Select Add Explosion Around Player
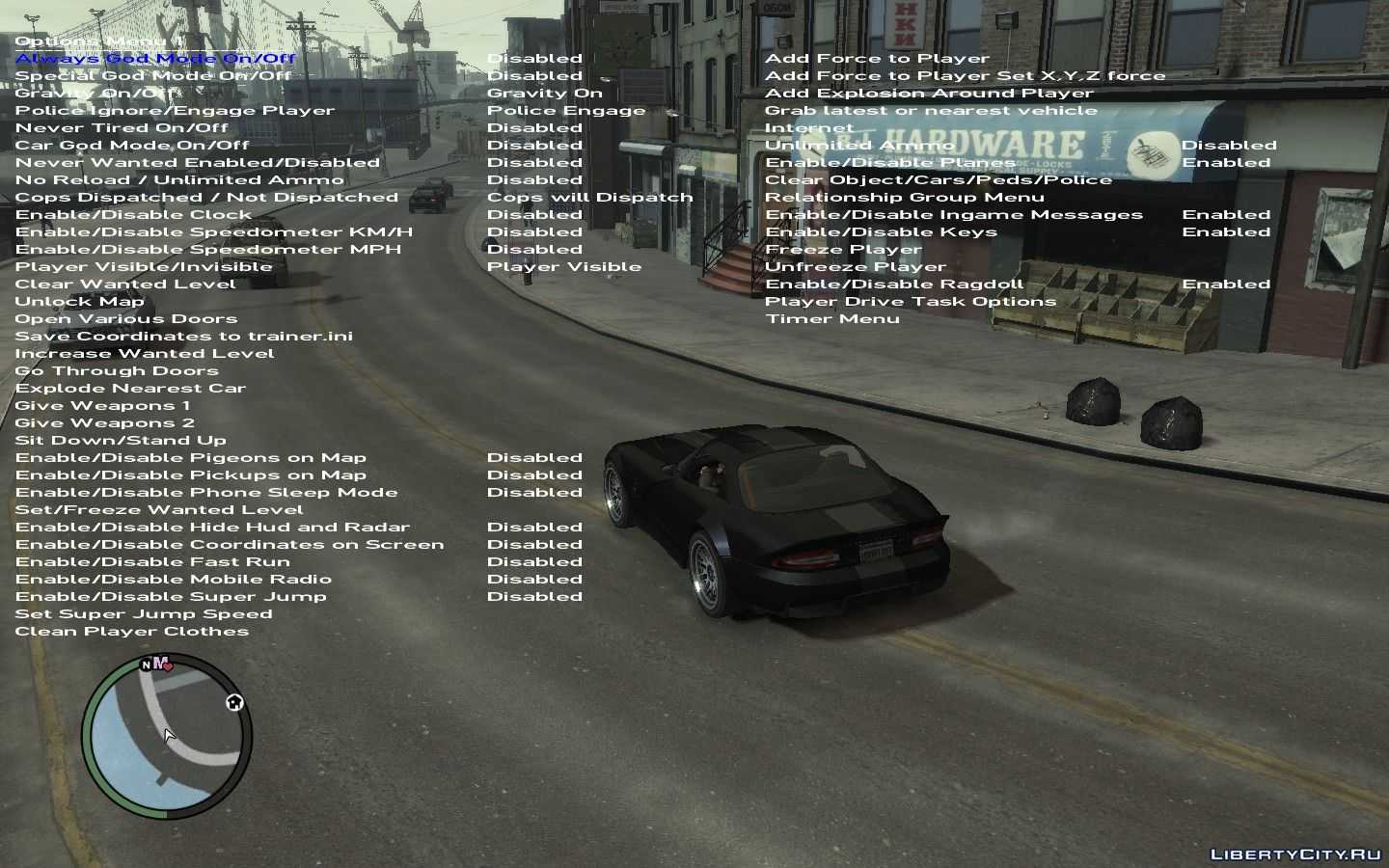 [x=929, y=94]
